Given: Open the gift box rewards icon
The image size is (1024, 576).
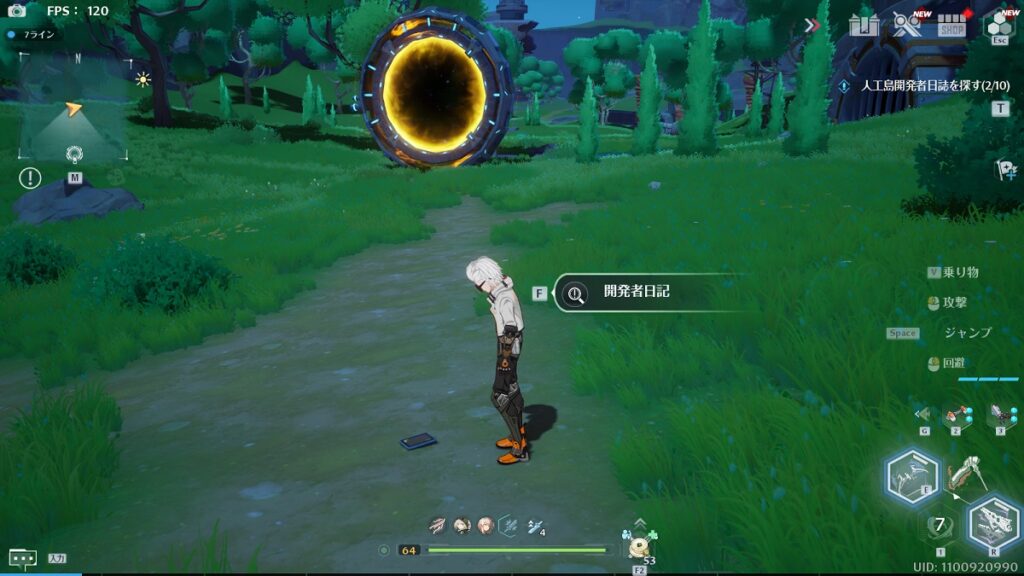Looking at the screenshot, I should click(863, 25).
